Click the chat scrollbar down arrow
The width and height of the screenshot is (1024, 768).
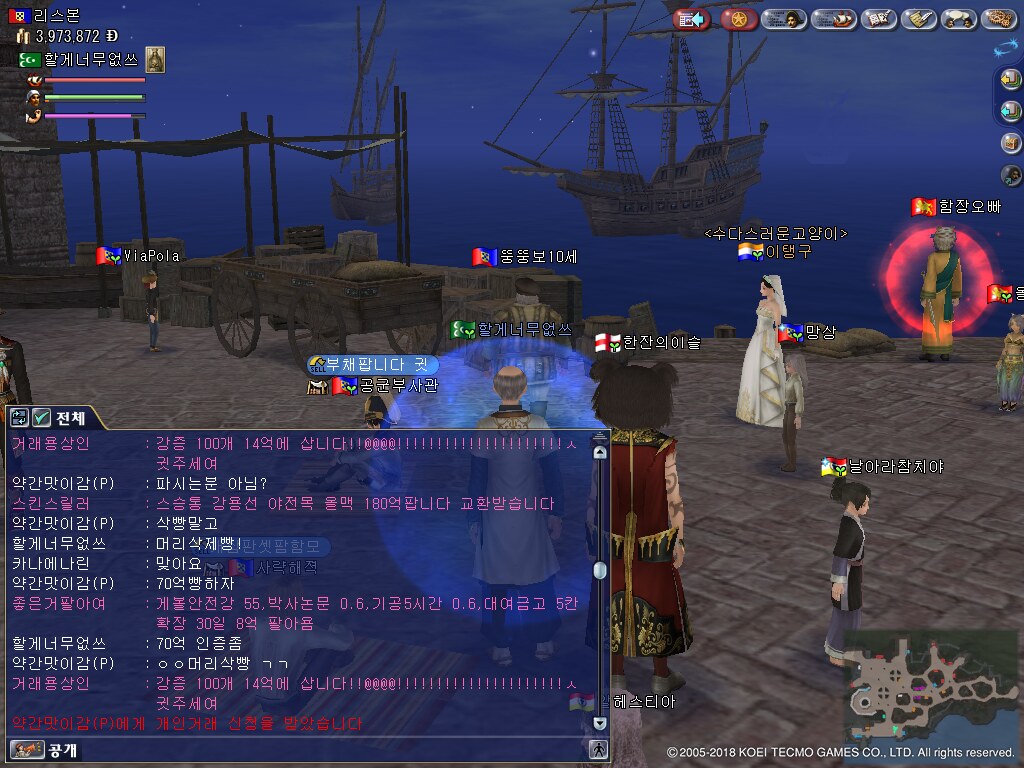(x=599, y=723)
